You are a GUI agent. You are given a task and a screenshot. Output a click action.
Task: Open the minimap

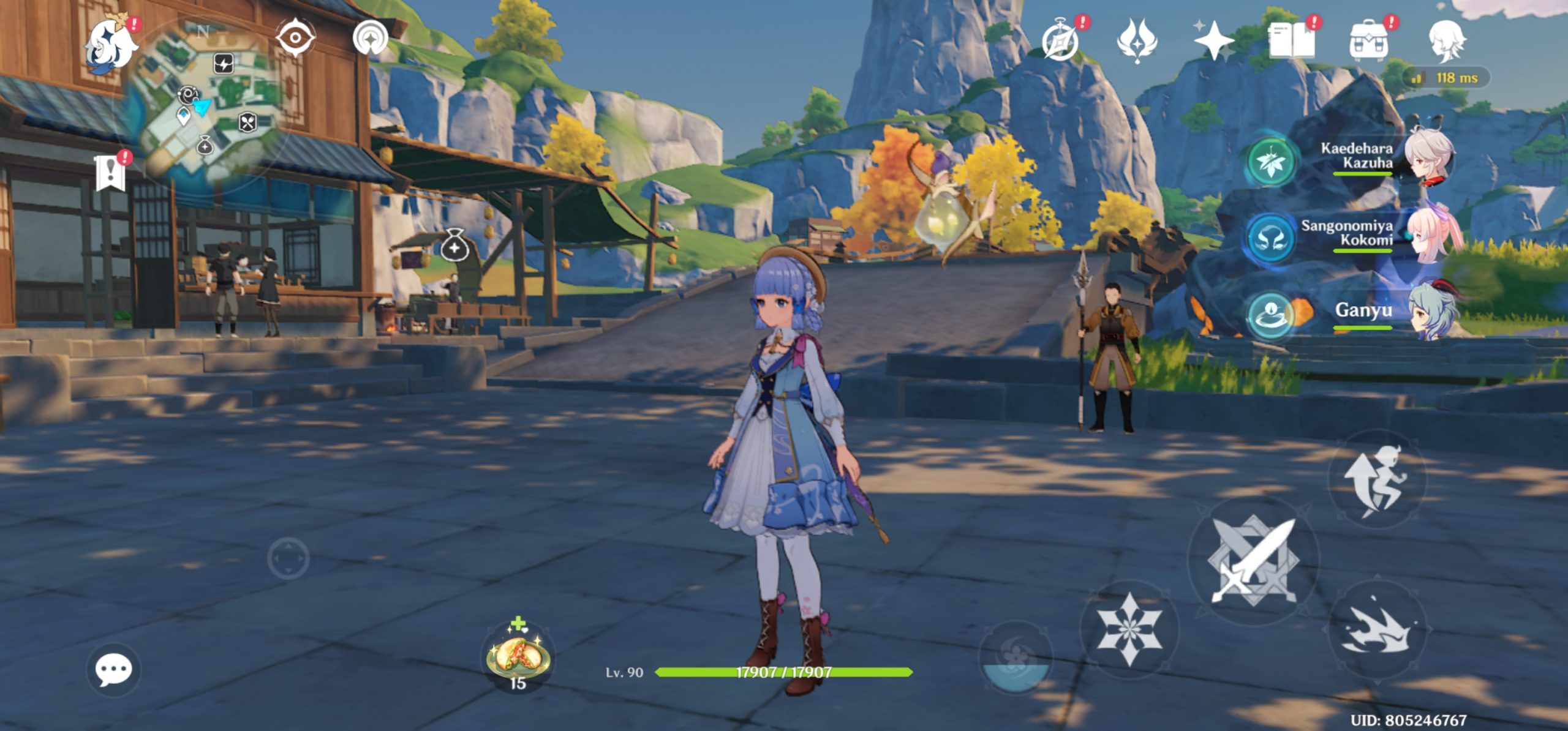(x=205, y=104)
